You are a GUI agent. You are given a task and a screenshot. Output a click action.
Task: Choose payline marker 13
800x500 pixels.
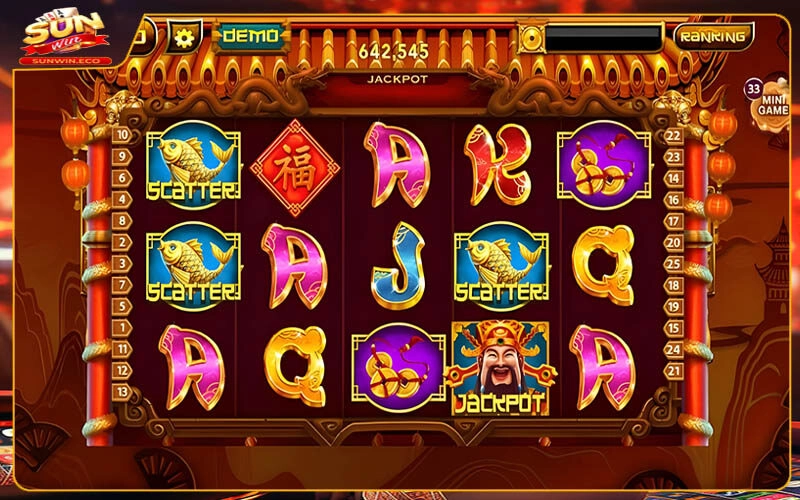click(122, 394)
